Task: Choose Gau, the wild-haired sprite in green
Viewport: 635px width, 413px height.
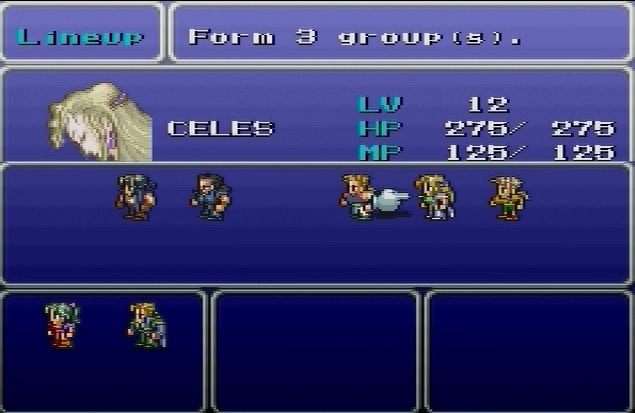Action: point(508,197)
